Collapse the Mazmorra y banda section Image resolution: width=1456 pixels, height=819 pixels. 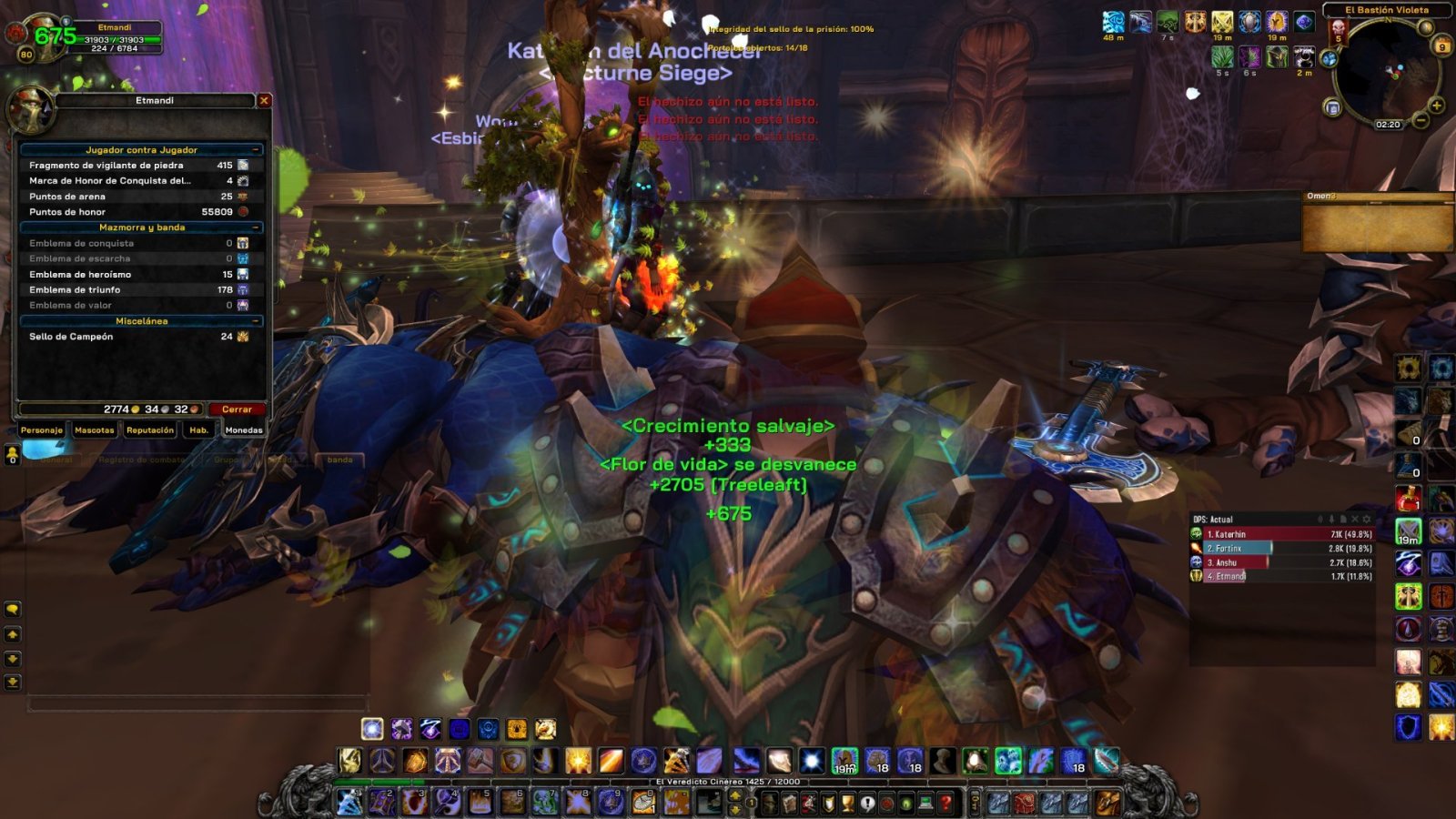[x=258, y=227]
